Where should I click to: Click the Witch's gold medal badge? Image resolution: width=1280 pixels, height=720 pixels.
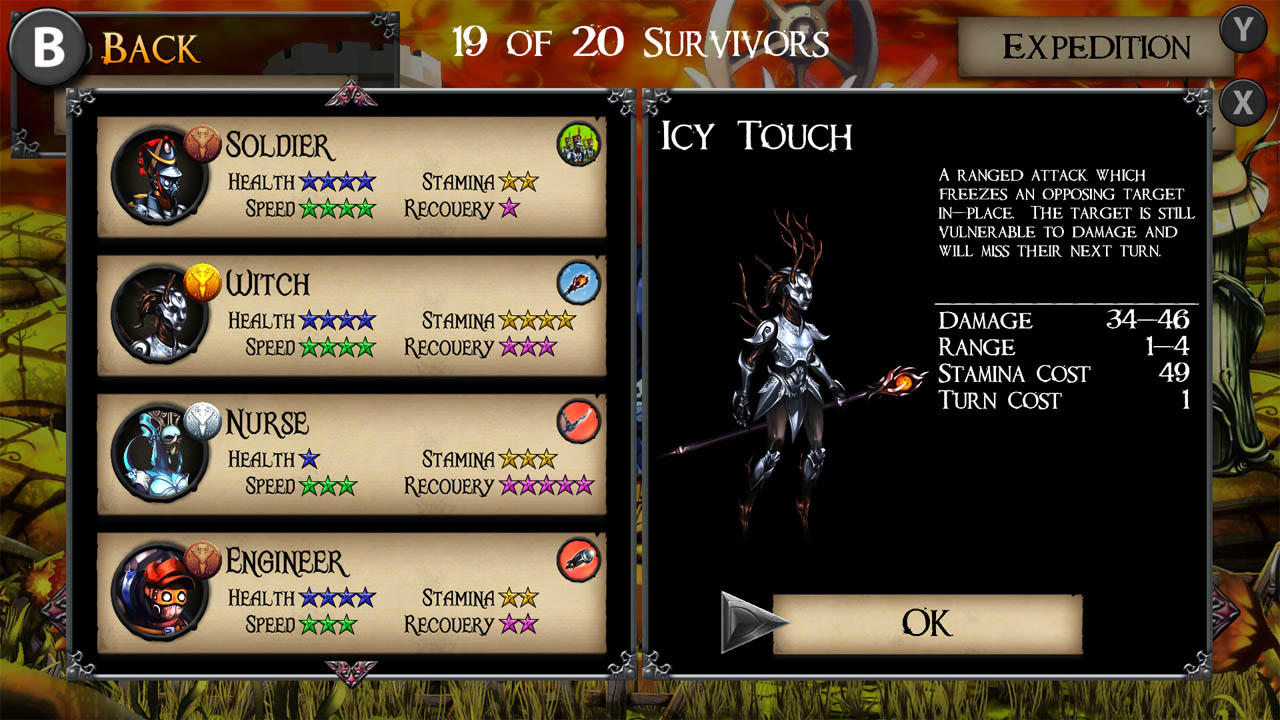200,281
